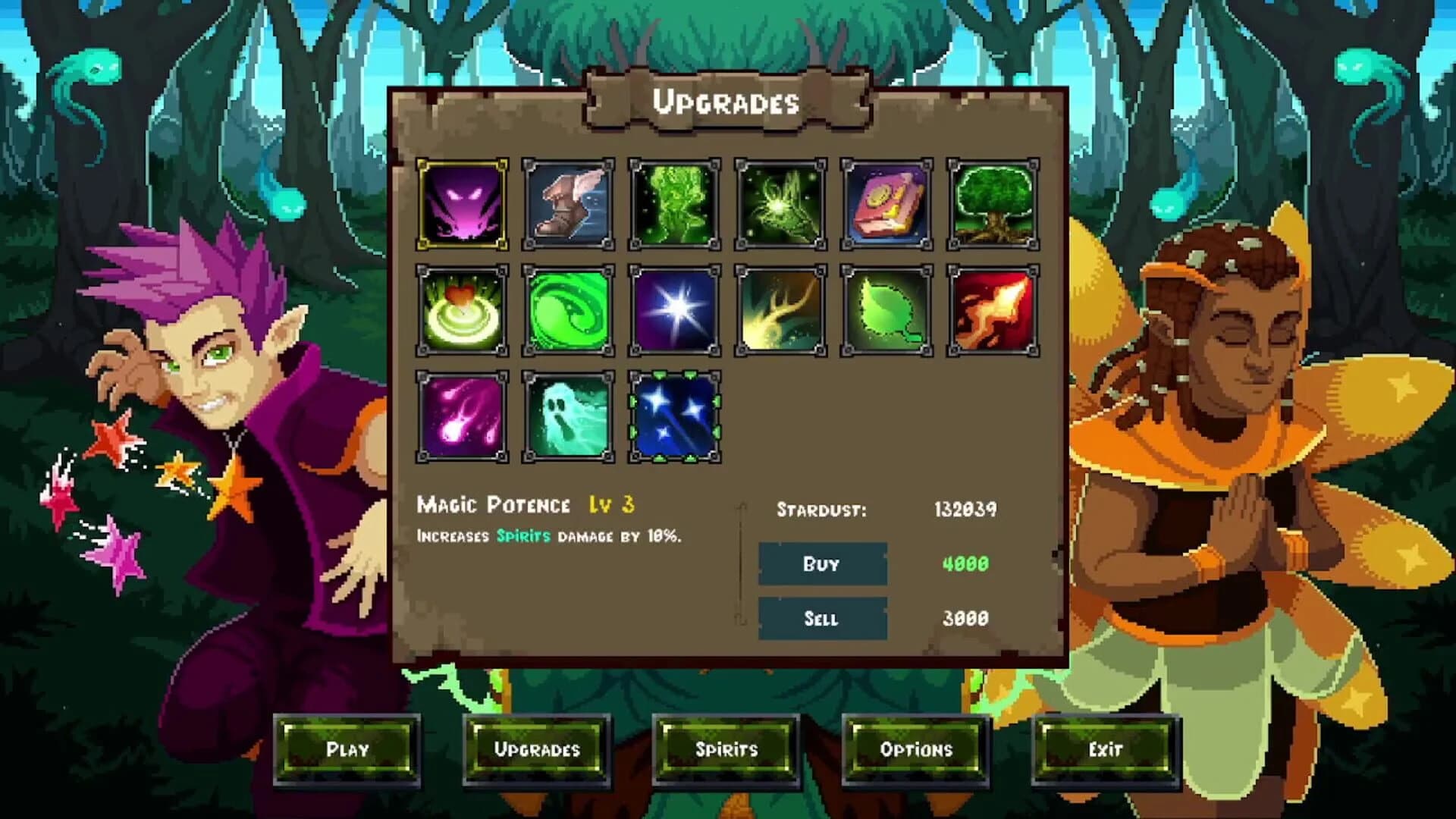Select the glowing stag spirit upgrade
Viewport: 1456px width, 819px height.
click(x=780, y=205)
